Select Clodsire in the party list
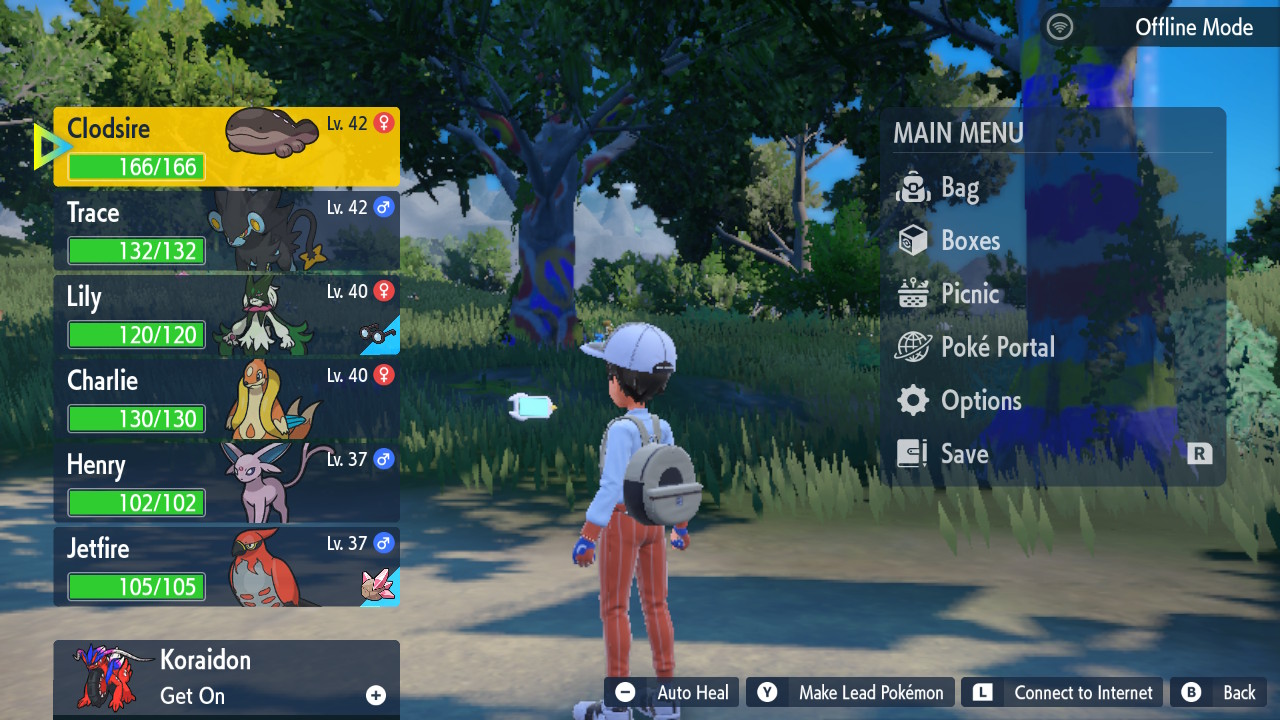This screenshot has width=1280, height=720. tap(226, 146)
